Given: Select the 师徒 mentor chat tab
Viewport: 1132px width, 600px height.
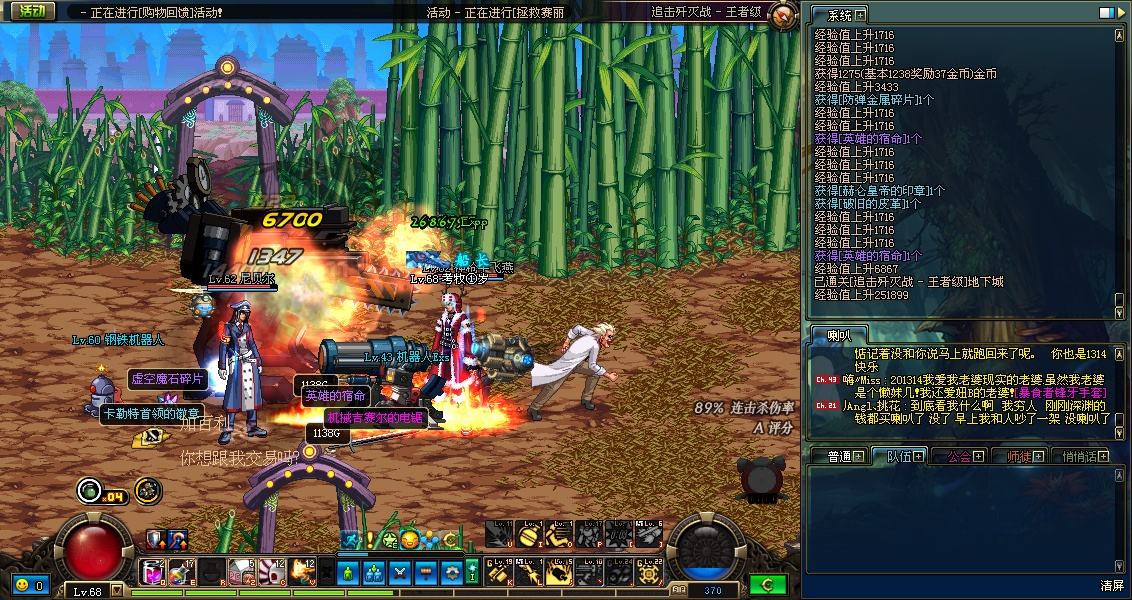Looking at the screenshot, I should 1024,456.
